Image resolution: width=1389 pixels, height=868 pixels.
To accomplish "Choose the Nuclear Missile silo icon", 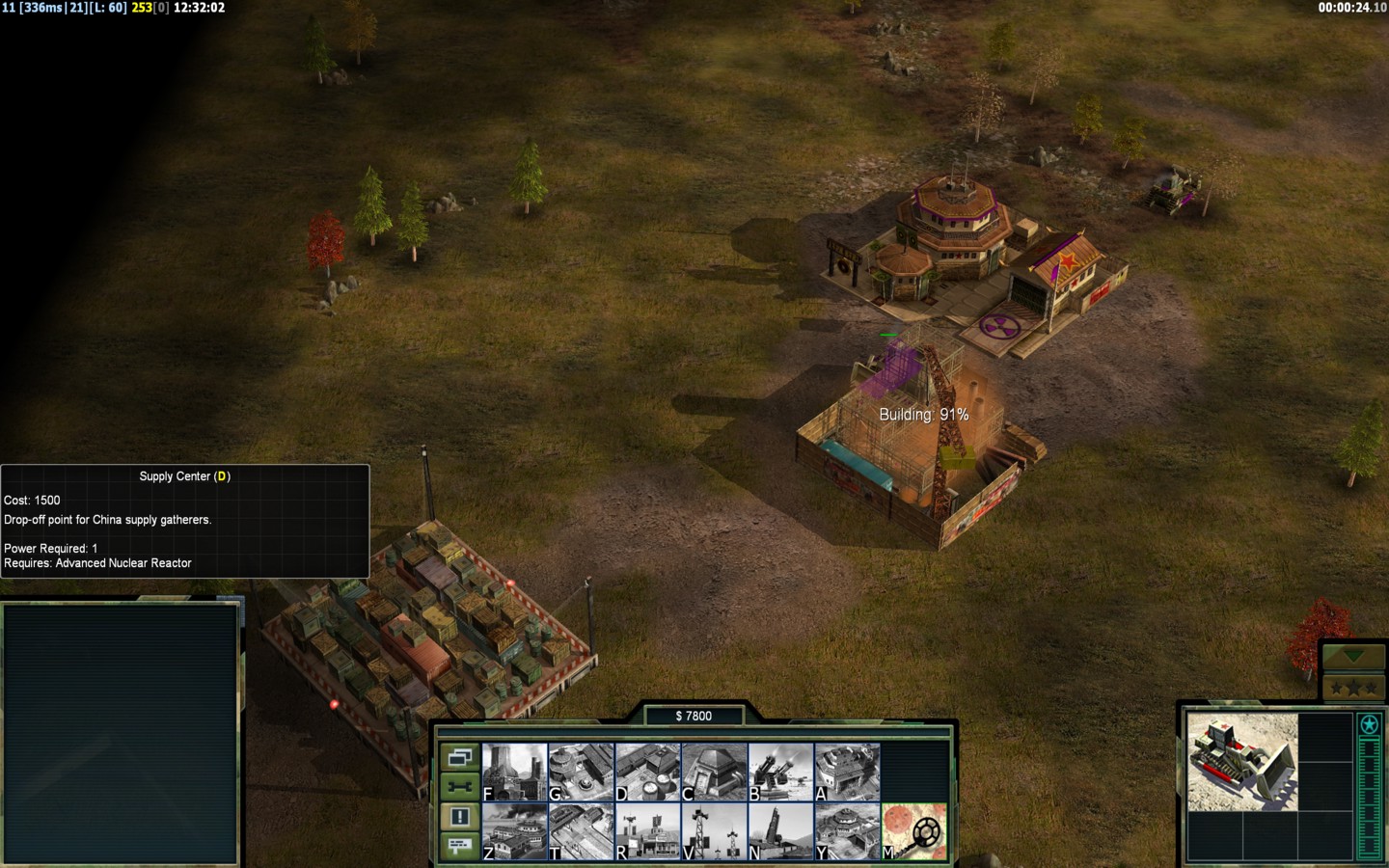I will point(781,831).
